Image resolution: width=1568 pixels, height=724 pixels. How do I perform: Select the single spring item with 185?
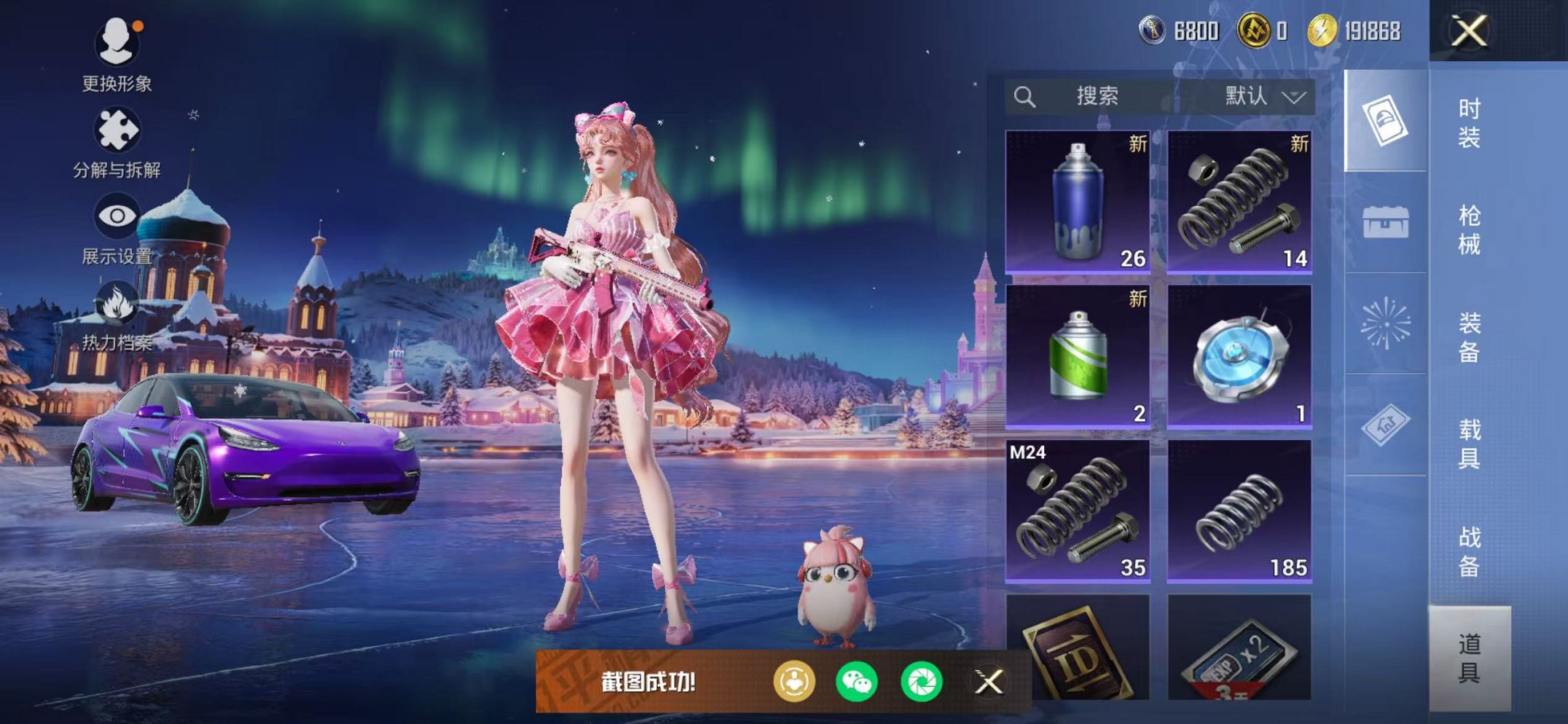point(1239,511)
